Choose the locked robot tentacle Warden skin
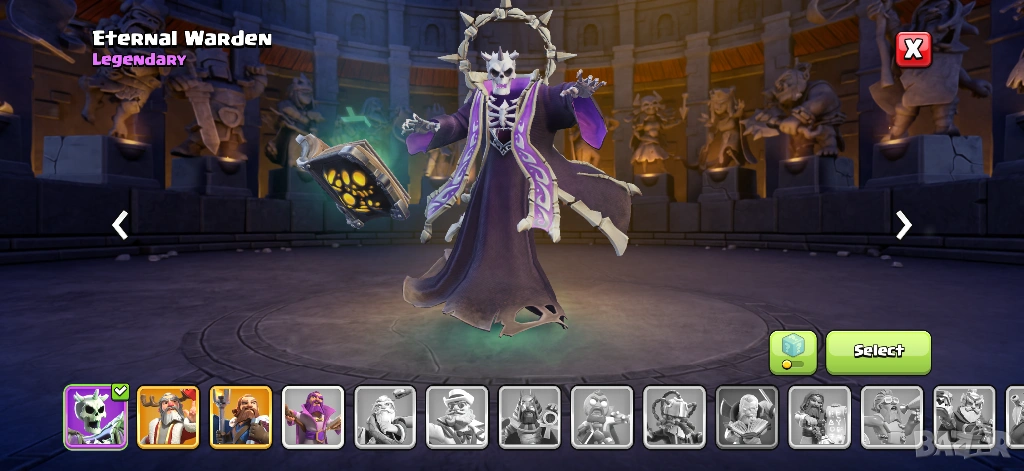The width and height of the screenshot is (1024, 471). click(x=675, y=416)
